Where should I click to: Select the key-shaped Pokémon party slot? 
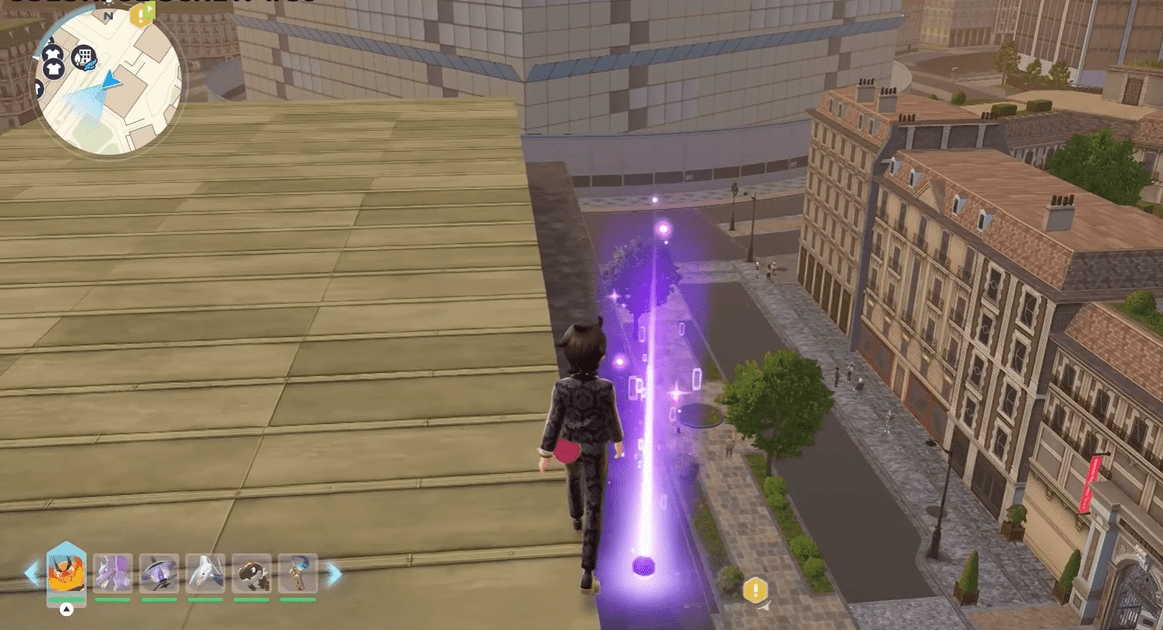point(298,573)
